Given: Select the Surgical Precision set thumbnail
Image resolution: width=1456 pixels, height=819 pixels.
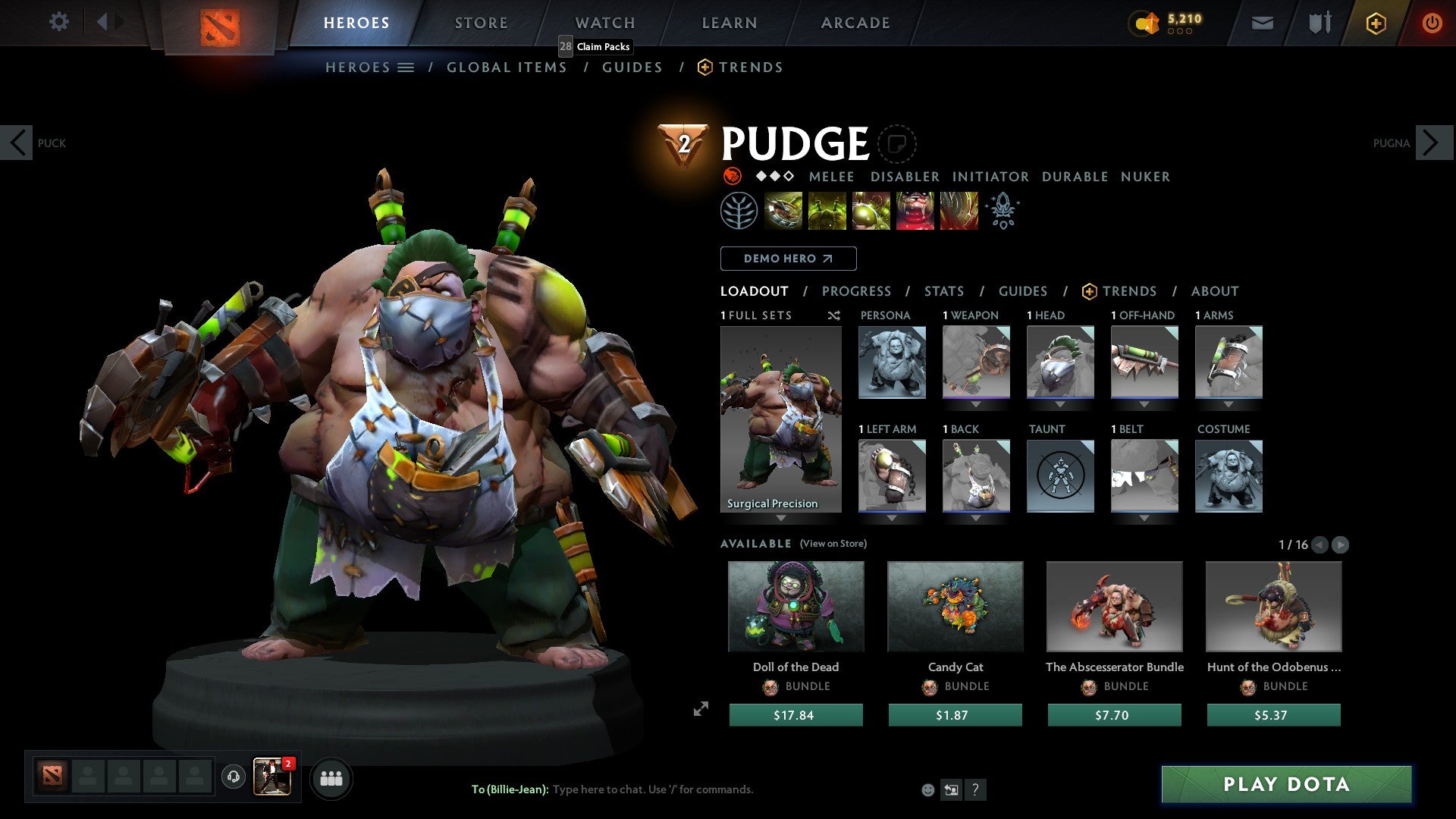Looking at the screenshot, I should pyautogui.click(x=780, y=413).
